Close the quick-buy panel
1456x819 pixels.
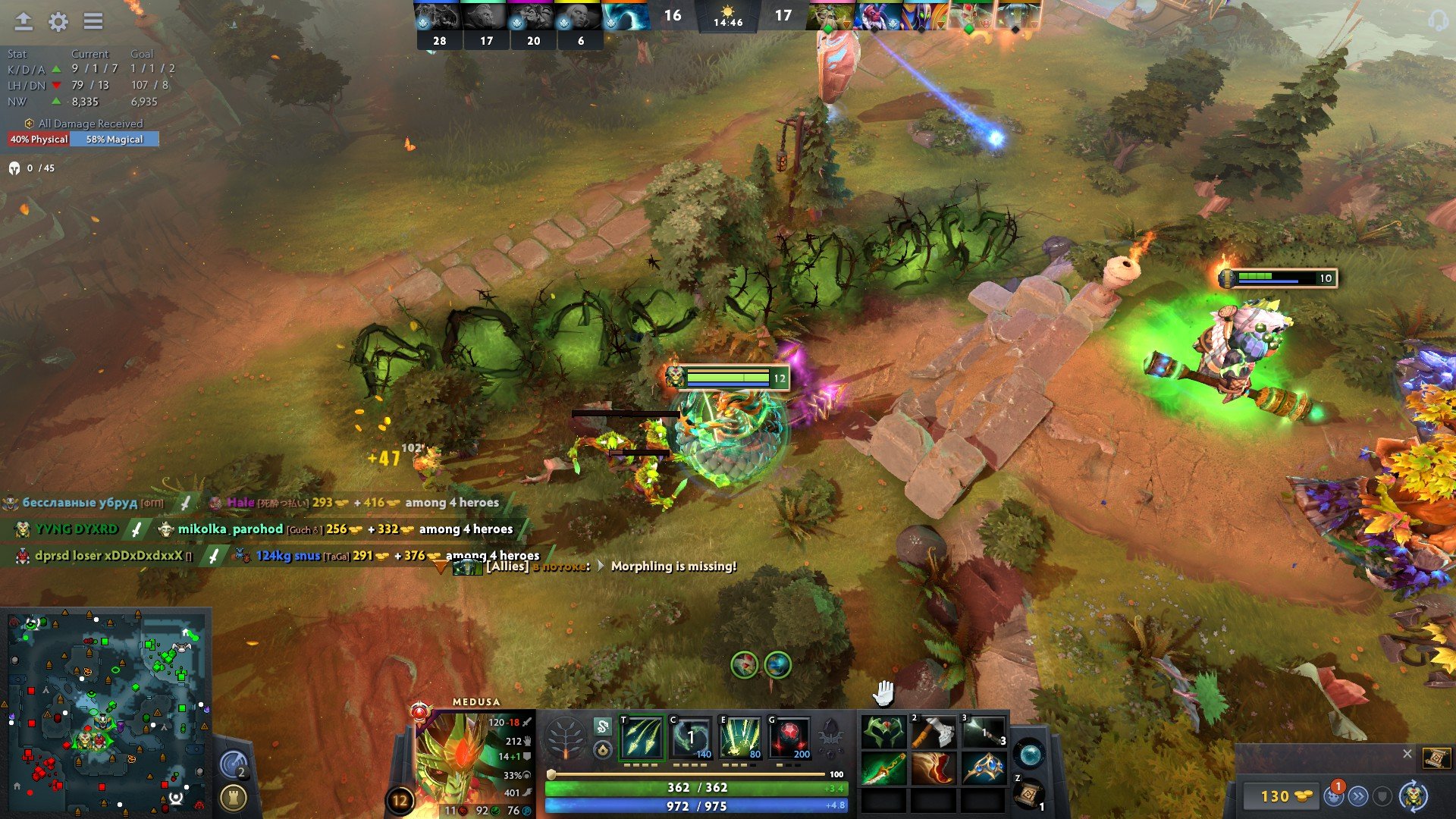[1407, 754]
